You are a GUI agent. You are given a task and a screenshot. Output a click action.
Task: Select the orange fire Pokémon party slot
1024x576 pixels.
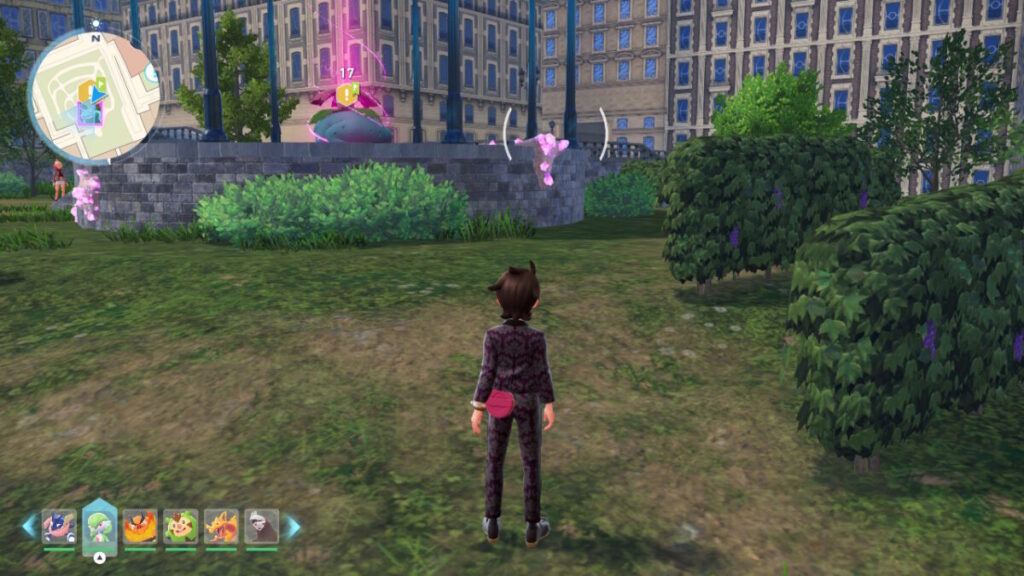tap(140, 526)
